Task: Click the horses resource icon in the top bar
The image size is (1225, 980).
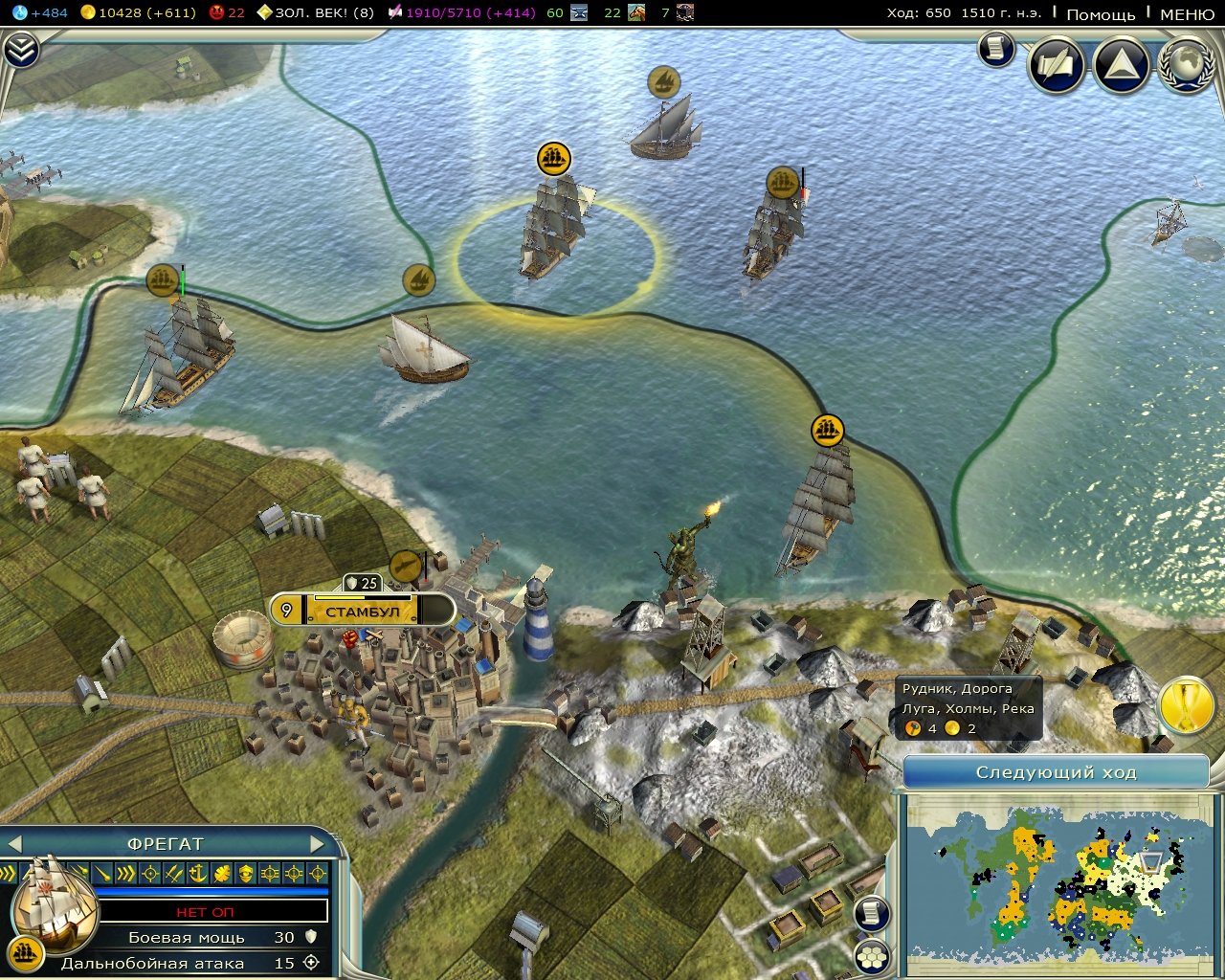Action: (636, 13)
